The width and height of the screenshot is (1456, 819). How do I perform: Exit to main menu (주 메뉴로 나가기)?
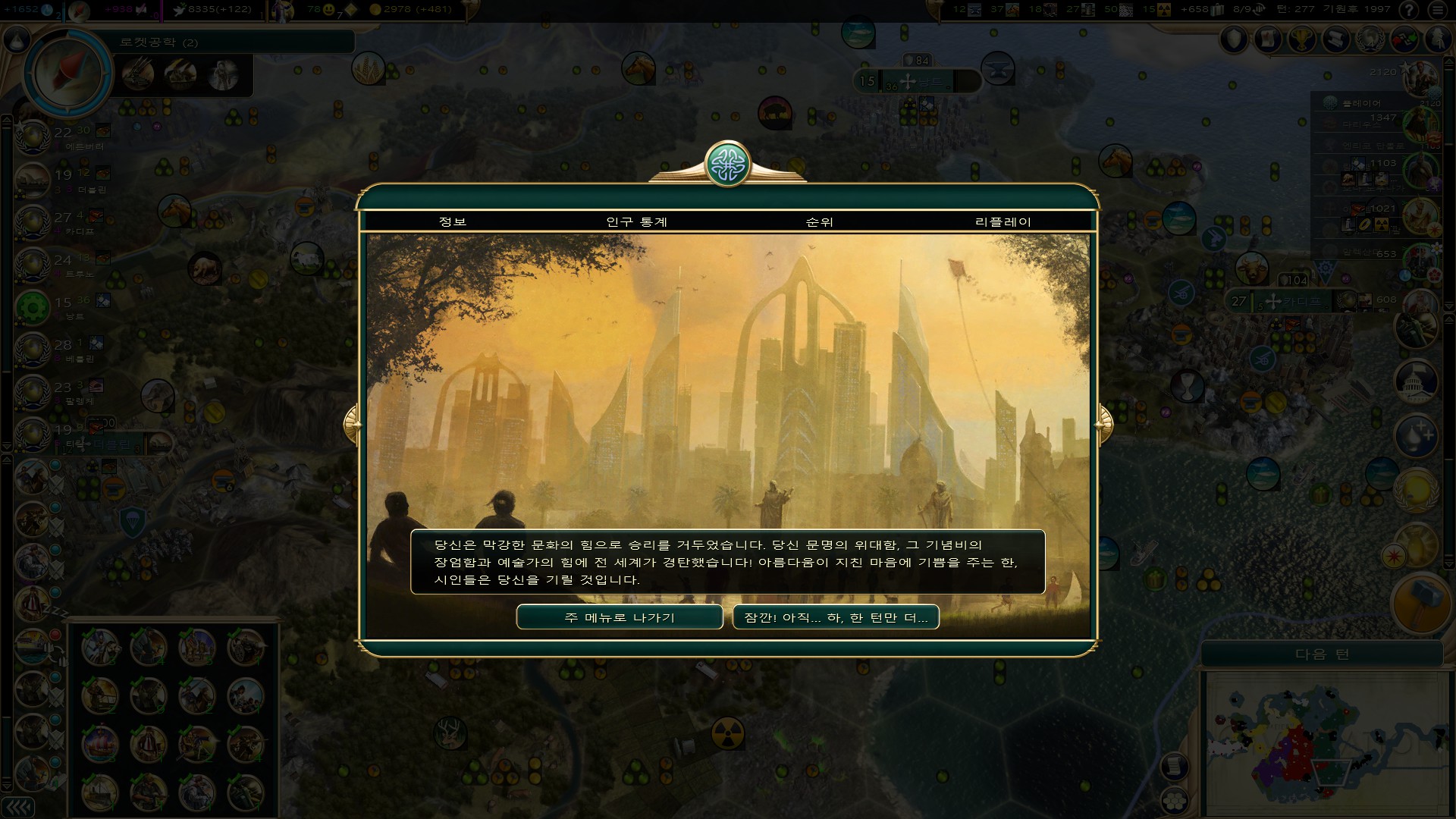(619, 617)
